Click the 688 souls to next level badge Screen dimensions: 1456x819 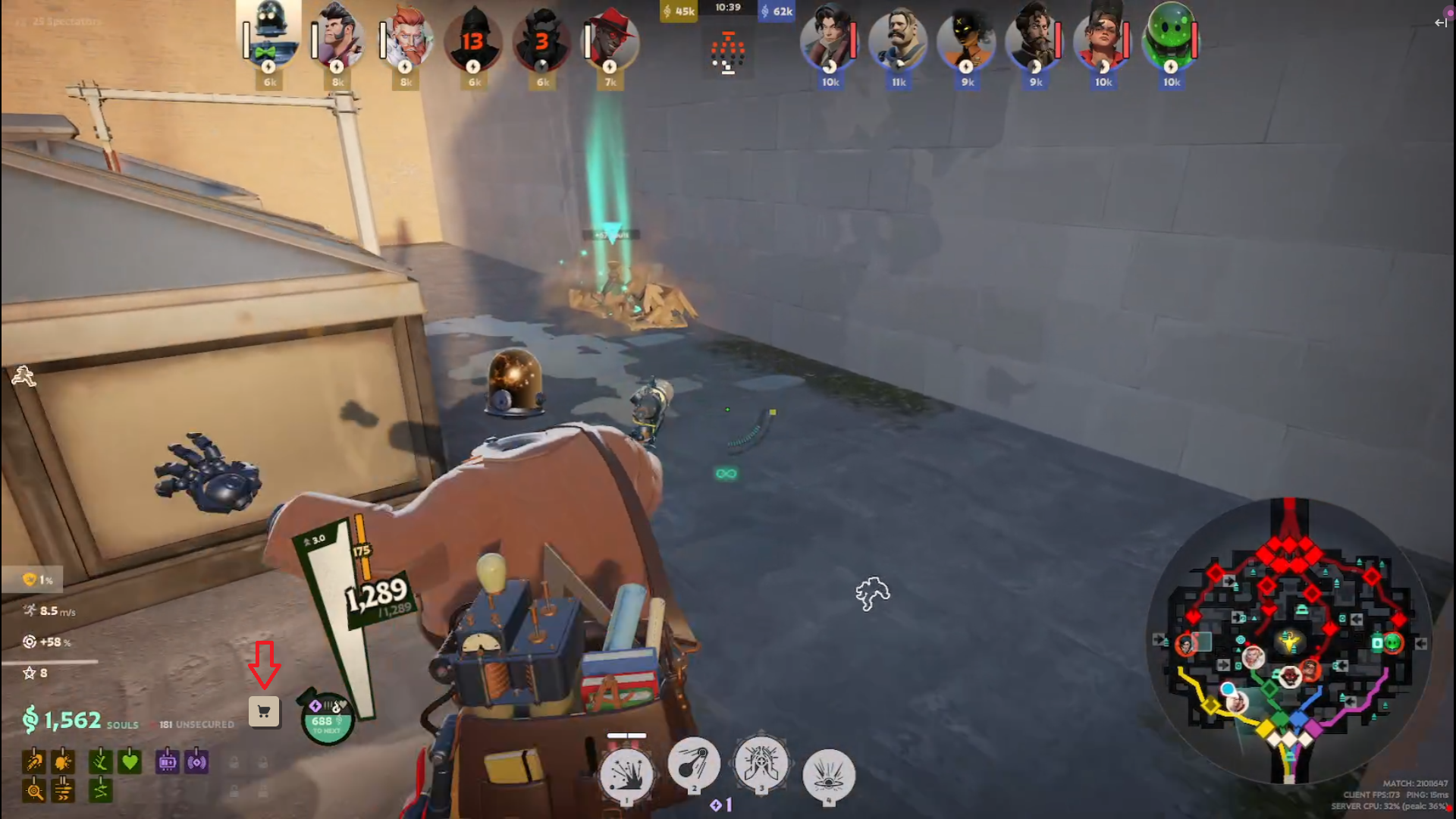point(327,719)
